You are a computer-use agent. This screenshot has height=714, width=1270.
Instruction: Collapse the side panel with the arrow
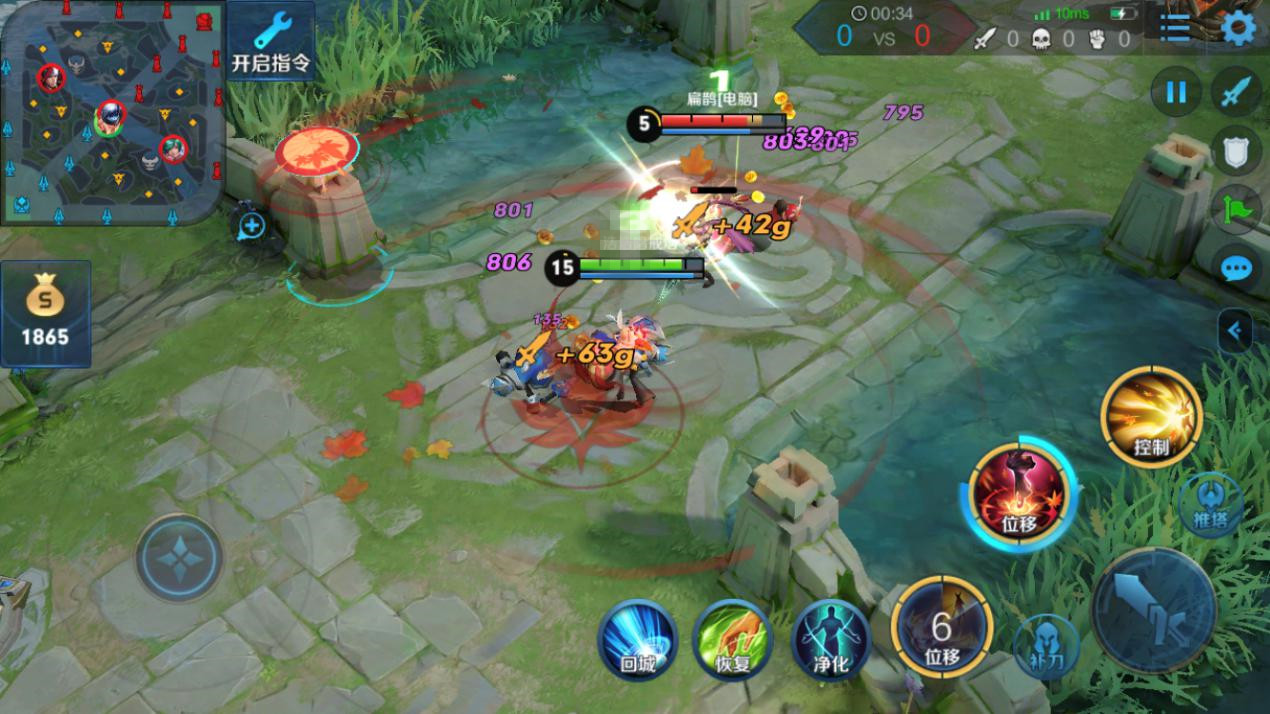[x=1236, y=331]
